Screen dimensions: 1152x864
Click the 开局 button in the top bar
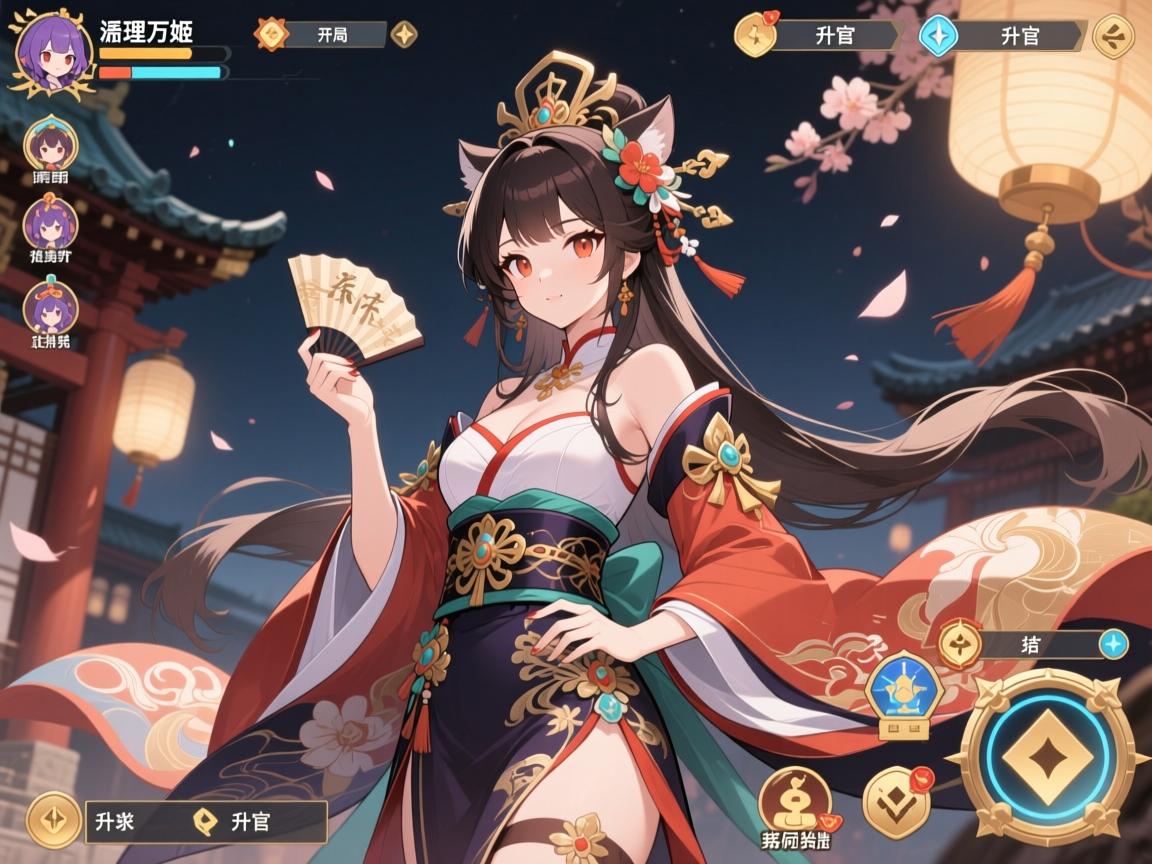pos(334,34)
